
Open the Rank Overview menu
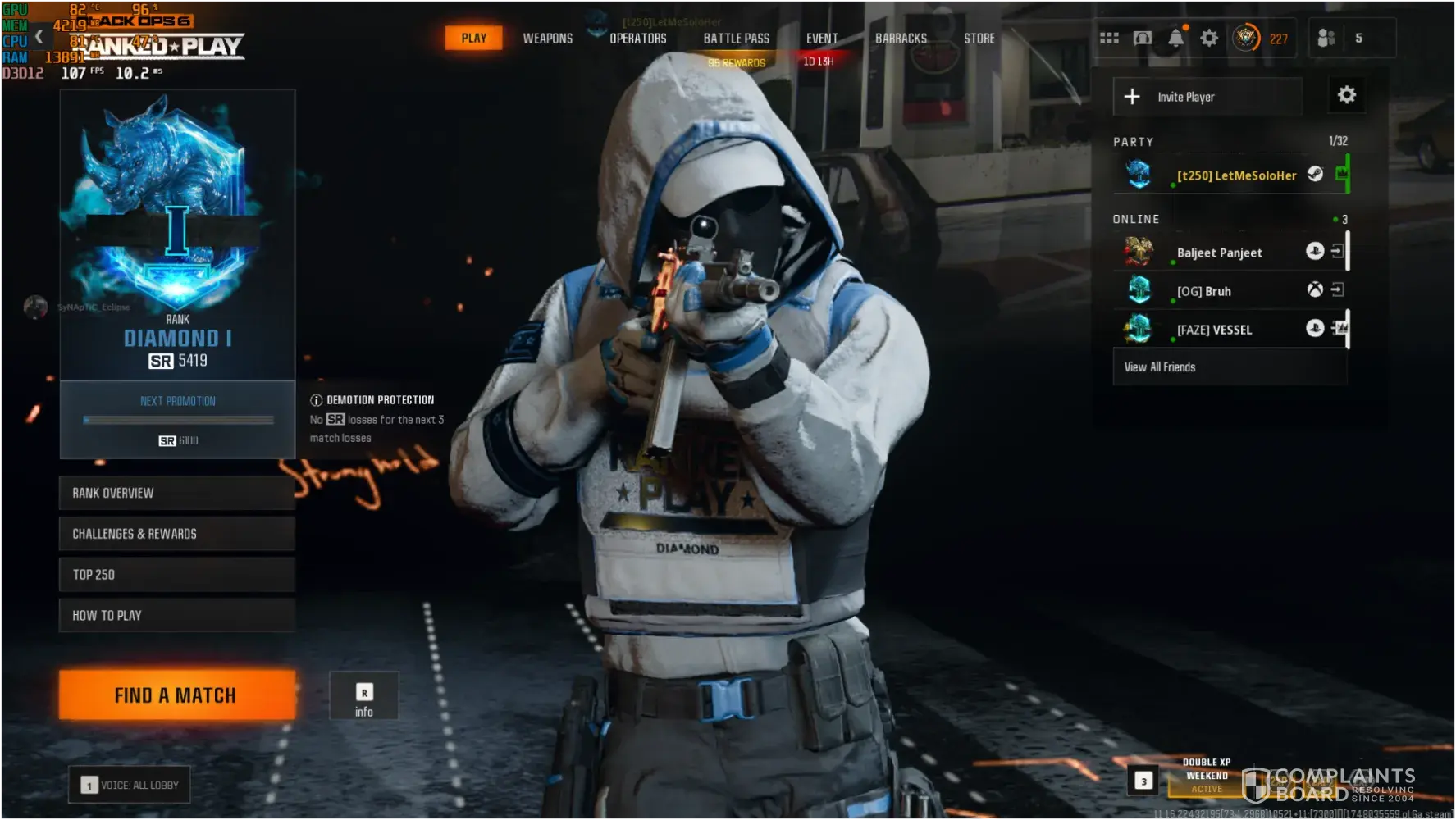tap(176, 493)
